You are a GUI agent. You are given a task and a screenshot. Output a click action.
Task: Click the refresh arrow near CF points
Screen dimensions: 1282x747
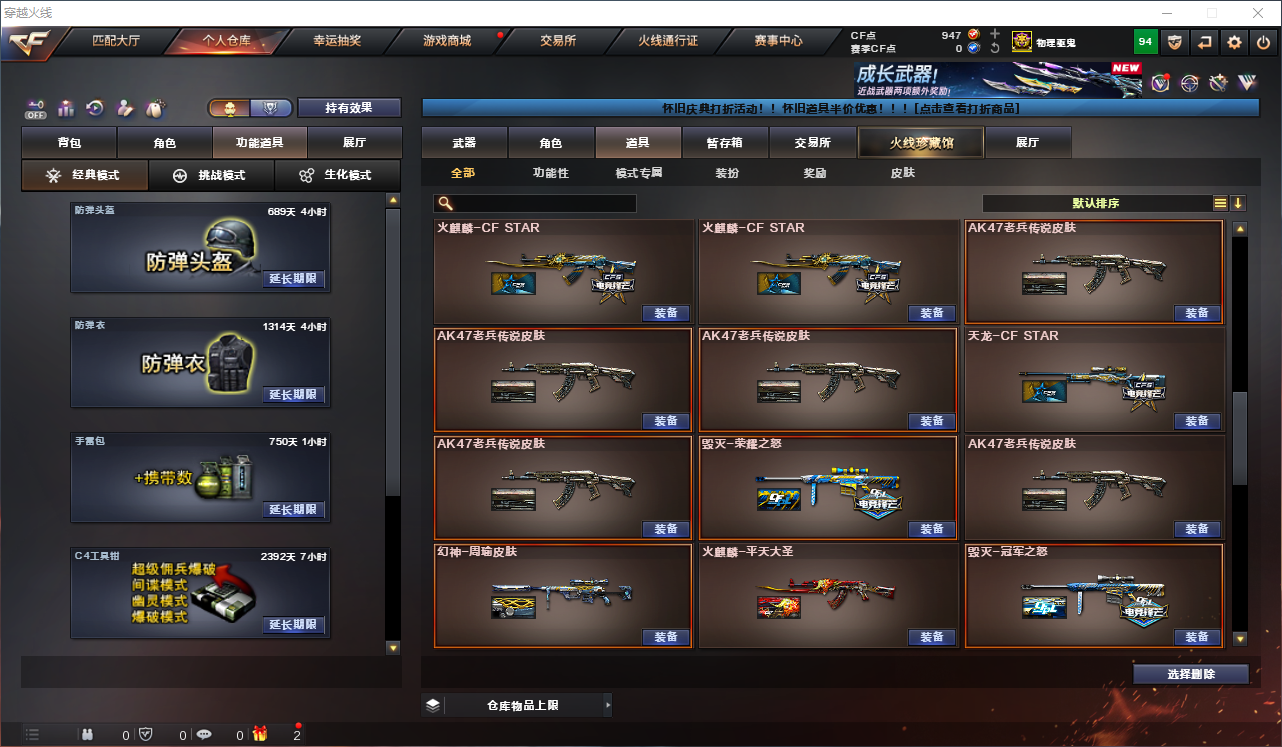[x=995, y=47]
